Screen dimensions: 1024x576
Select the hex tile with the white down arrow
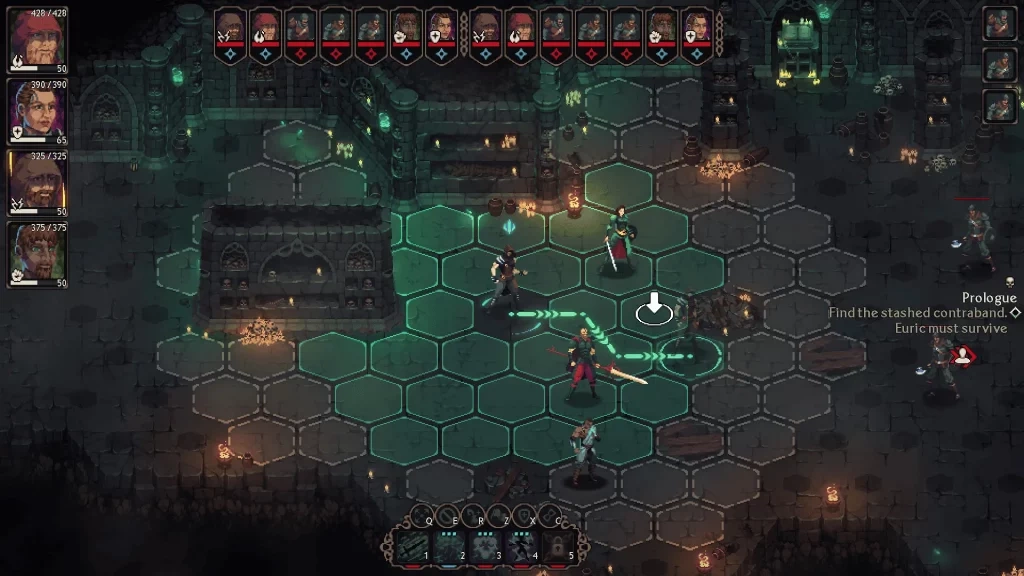[x=654, y=311]
